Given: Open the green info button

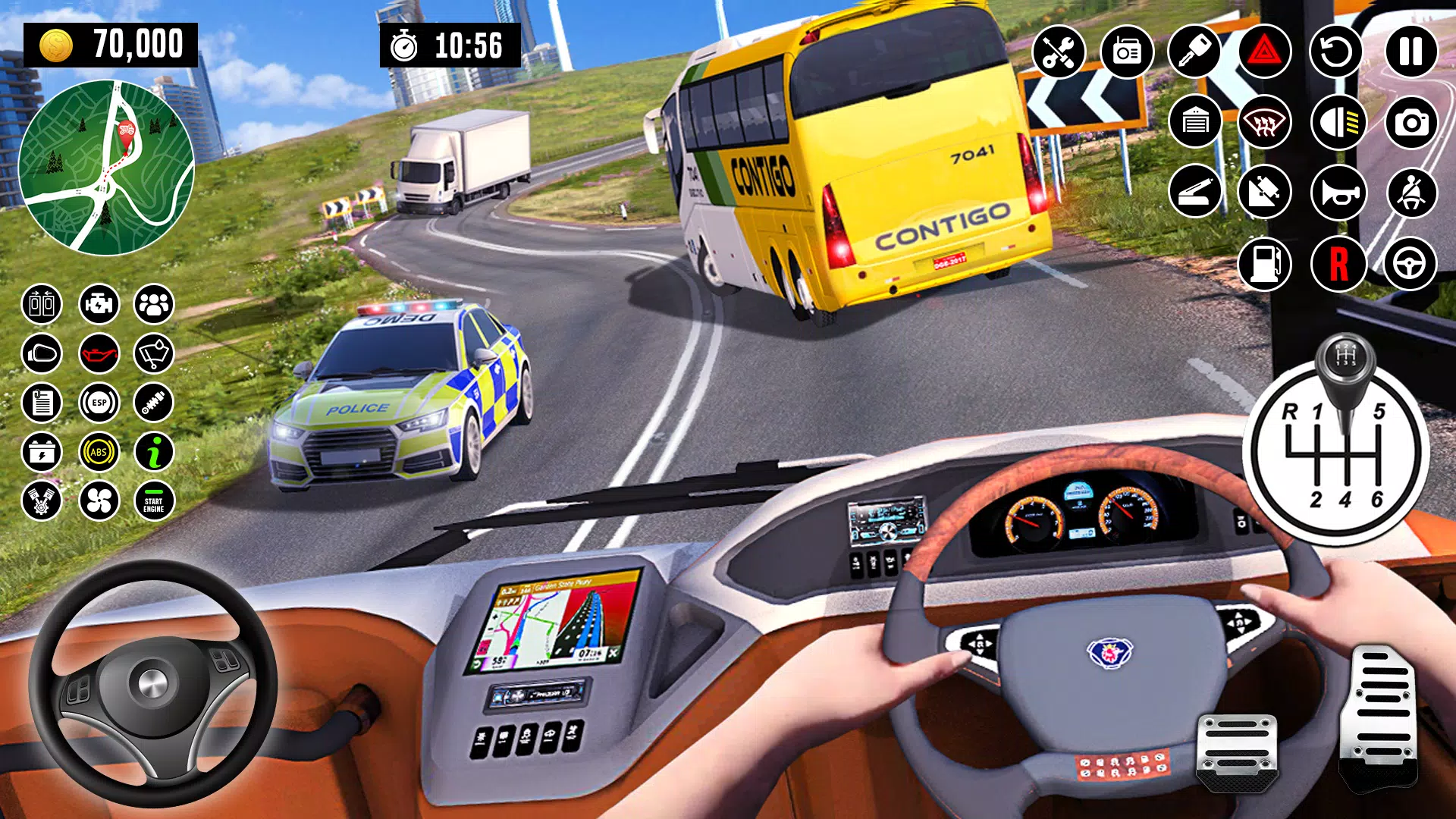Looking at the screenshot, I should [x=154, y=452].
